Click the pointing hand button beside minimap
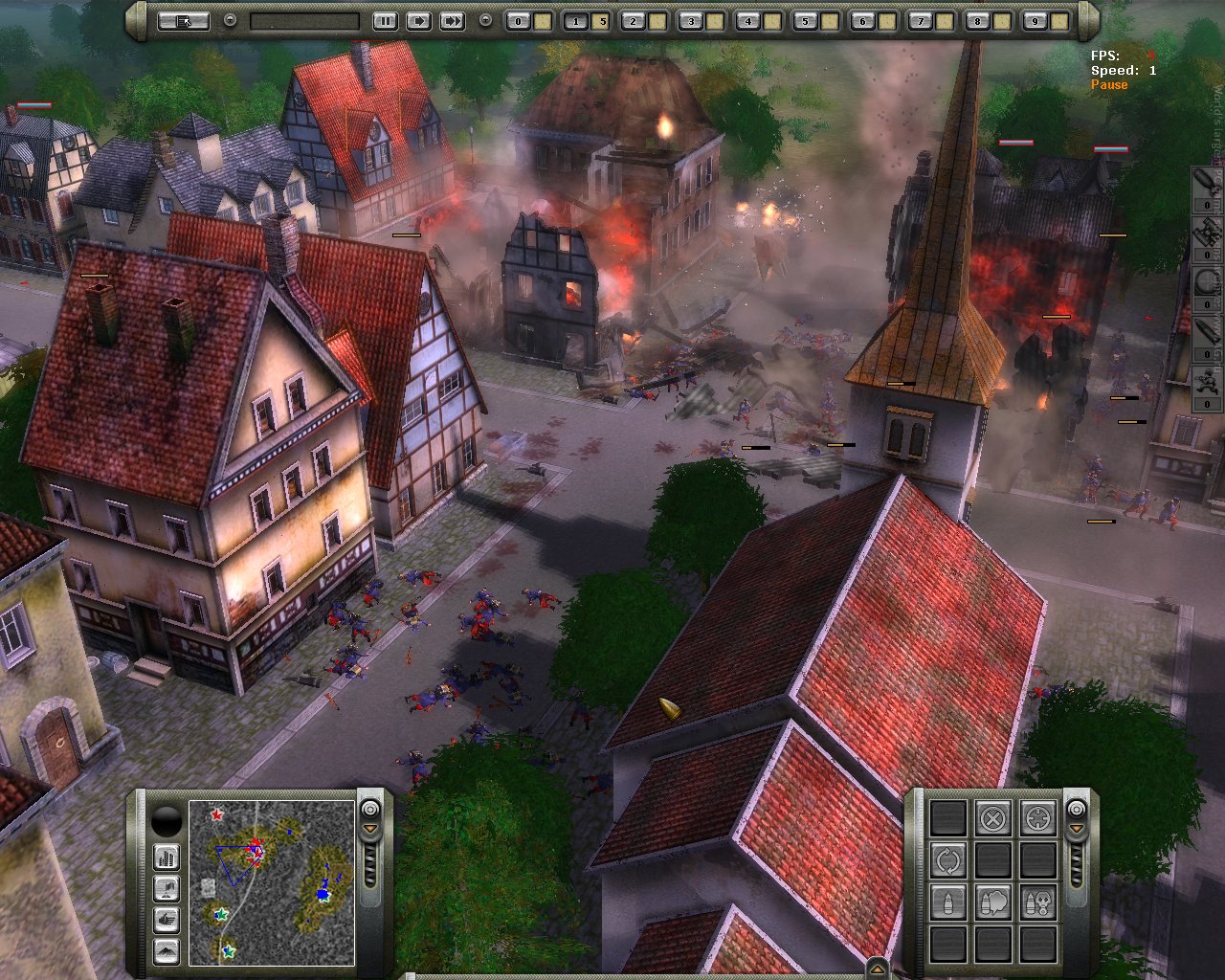1225x980 pixels. pyautogui.click(x=167, y=920)
